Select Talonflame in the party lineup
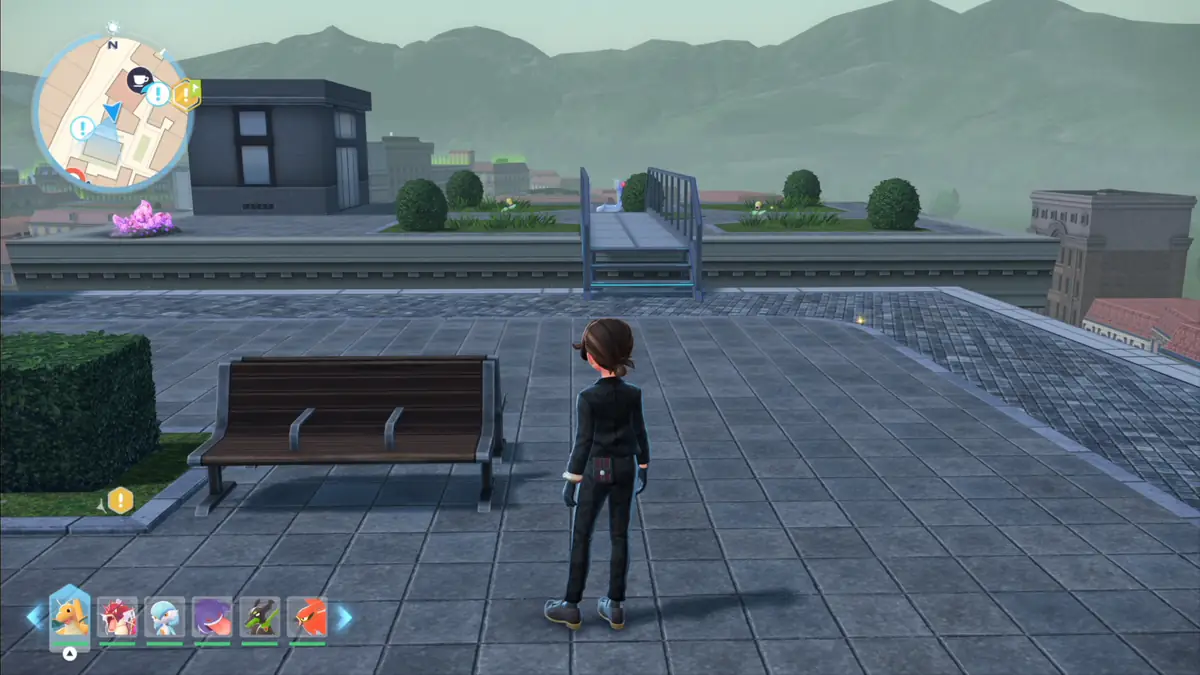This screenshot has width=1200, height=675. pos(307,617)
